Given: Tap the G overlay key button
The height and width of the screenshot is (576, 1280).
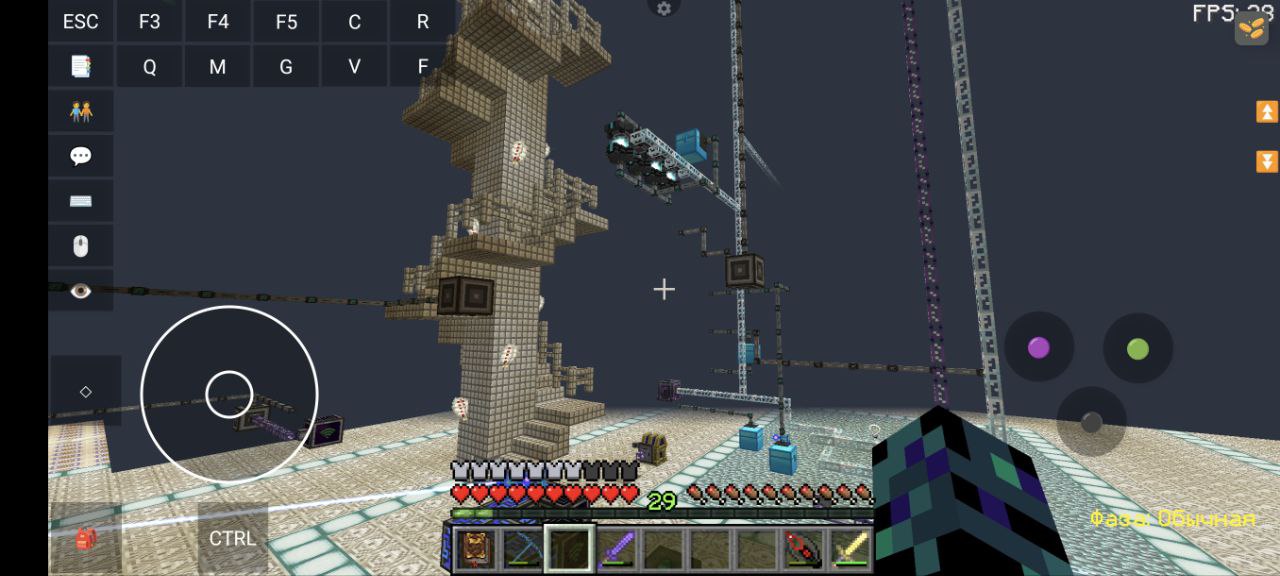Looking at the screenshot, I should pyautogui.click(x=286, y=67).
